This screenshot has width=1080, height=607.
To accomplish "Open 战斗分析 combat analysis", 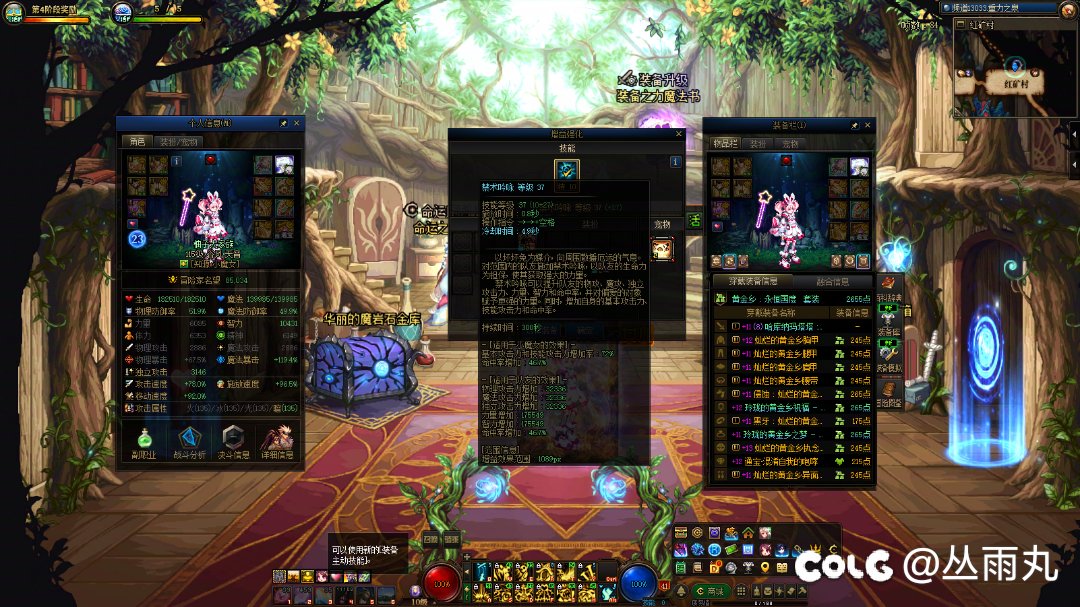I will 190,442.
